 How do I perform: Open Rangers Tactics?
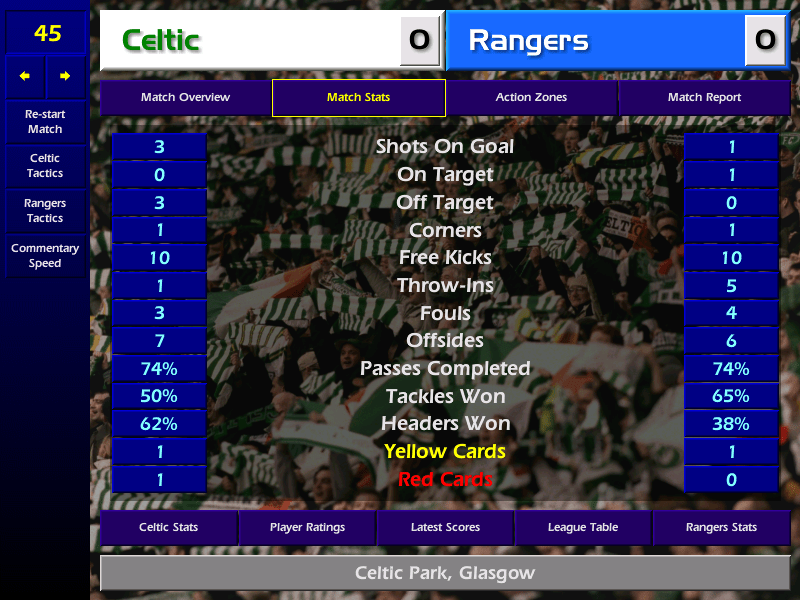[x=45, y=211]
